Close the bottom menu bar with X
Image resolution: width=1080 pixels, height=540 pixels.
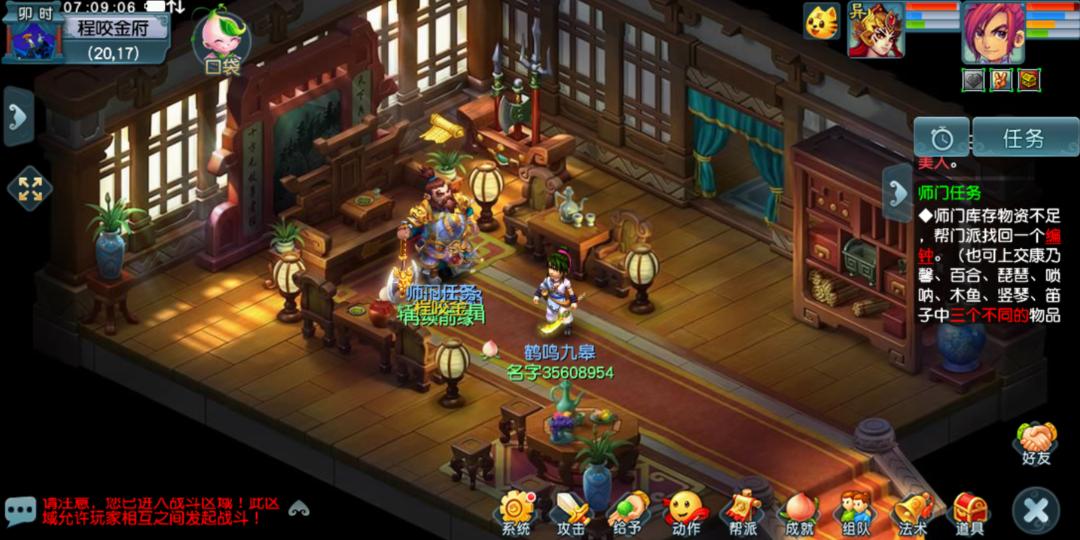click(x=1035, y=511)
